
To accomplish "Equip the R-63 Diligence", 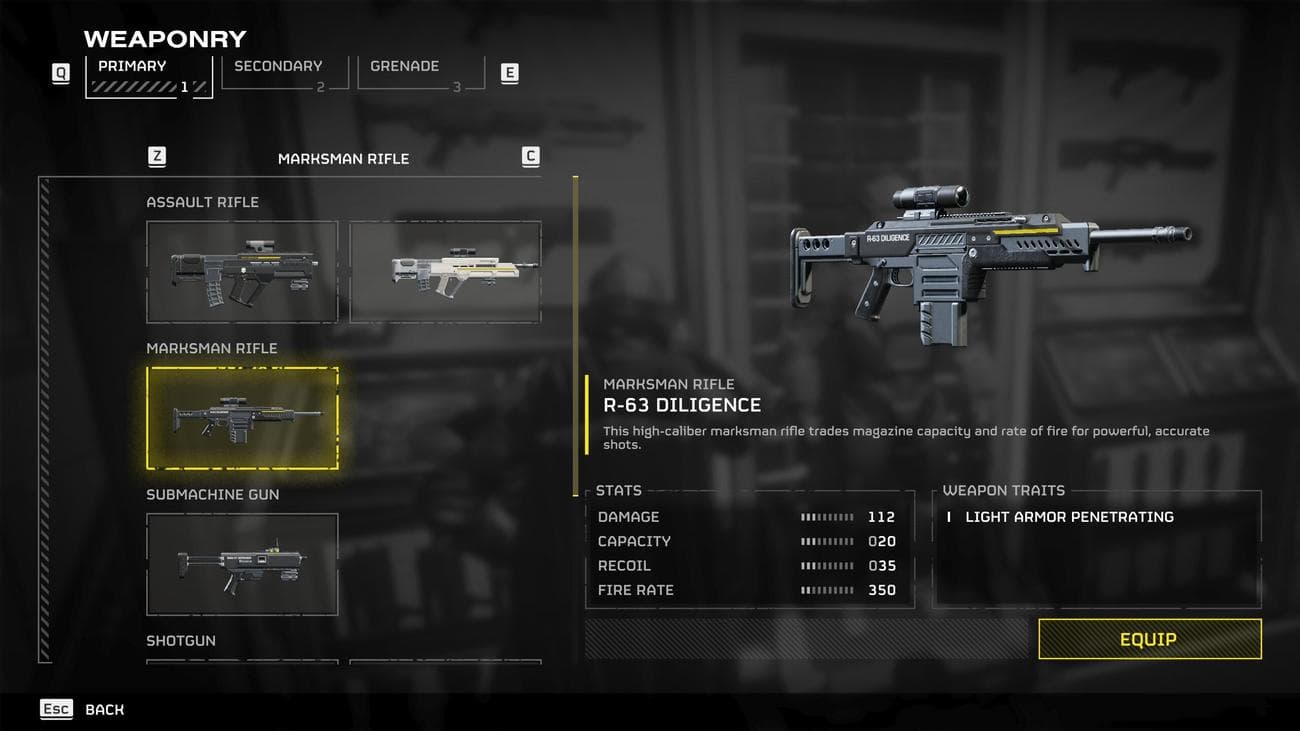I will pyautogui.click(x=1149, y=639).
